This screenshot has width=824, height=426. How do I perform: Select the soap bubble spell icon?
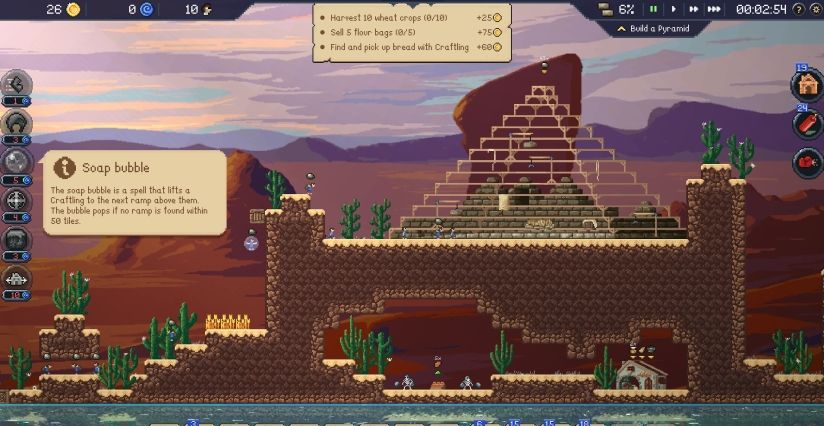[x=17, y=161]
